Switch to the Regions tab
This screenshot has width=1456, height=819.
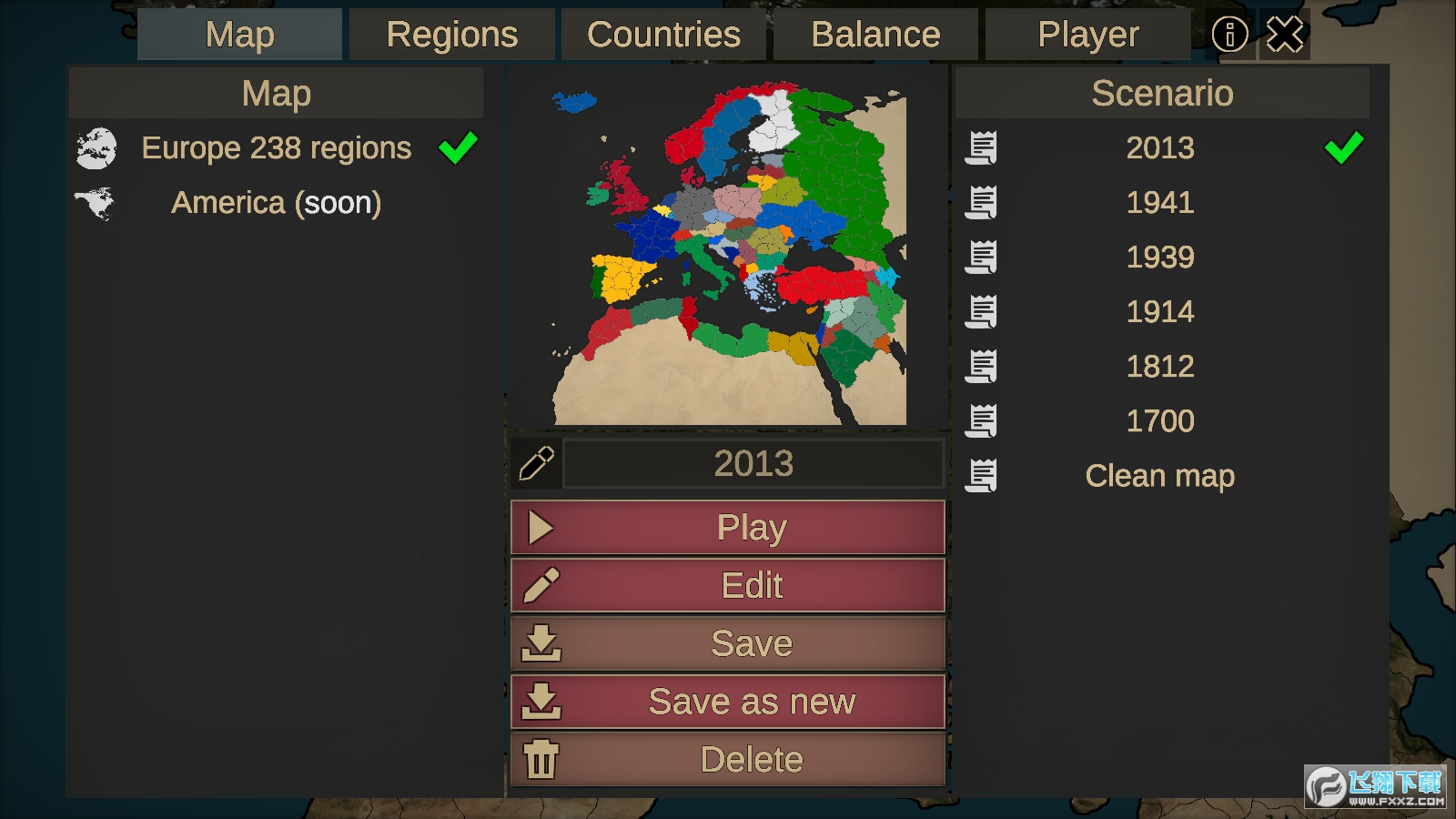pos(451,34)
